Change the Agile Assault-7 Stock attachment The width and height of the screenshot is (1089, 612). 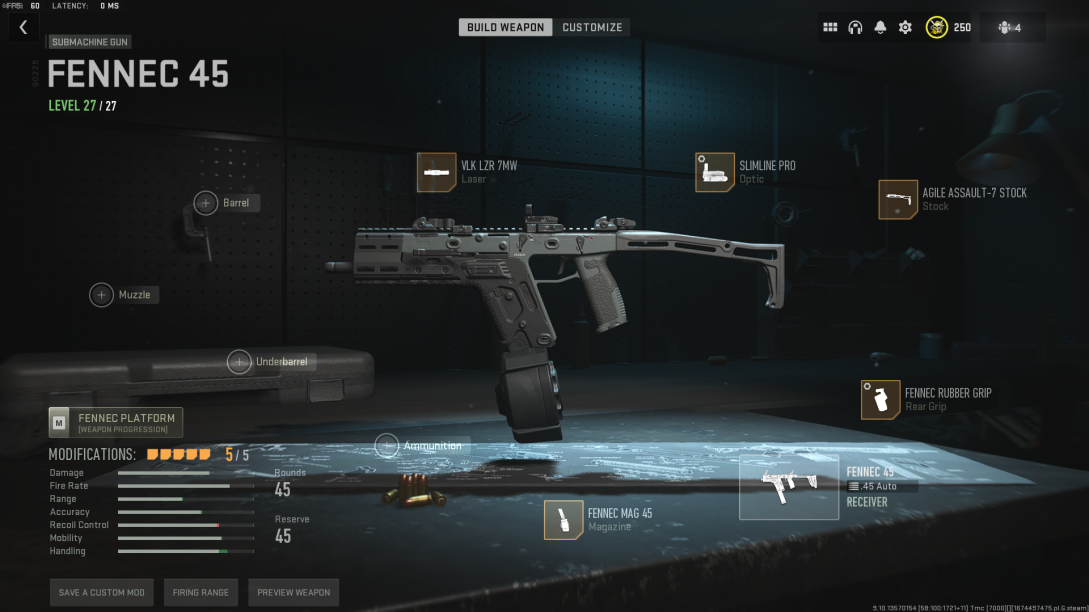coord(898,199)
